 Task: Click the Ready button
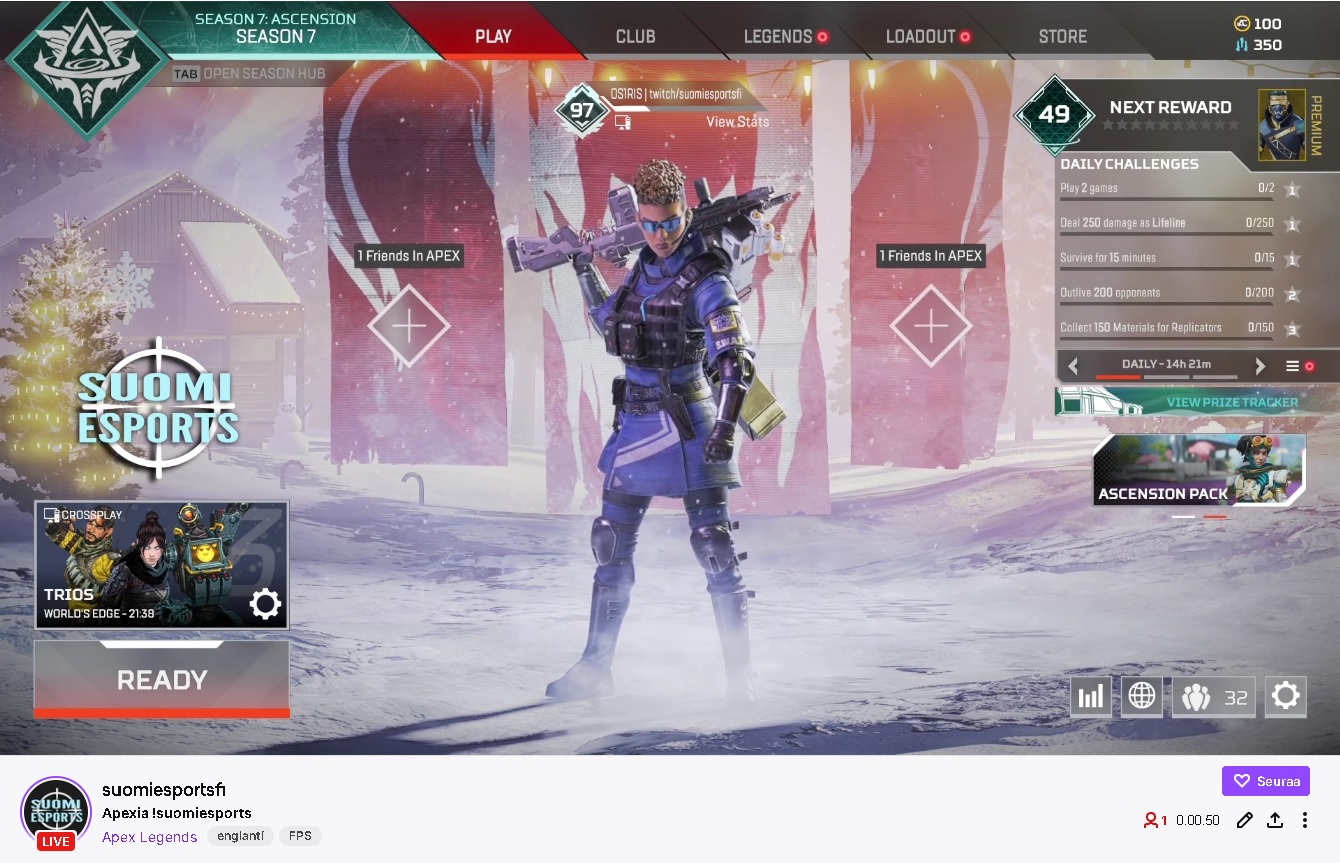pyautogui.click(x=162, y=680)
